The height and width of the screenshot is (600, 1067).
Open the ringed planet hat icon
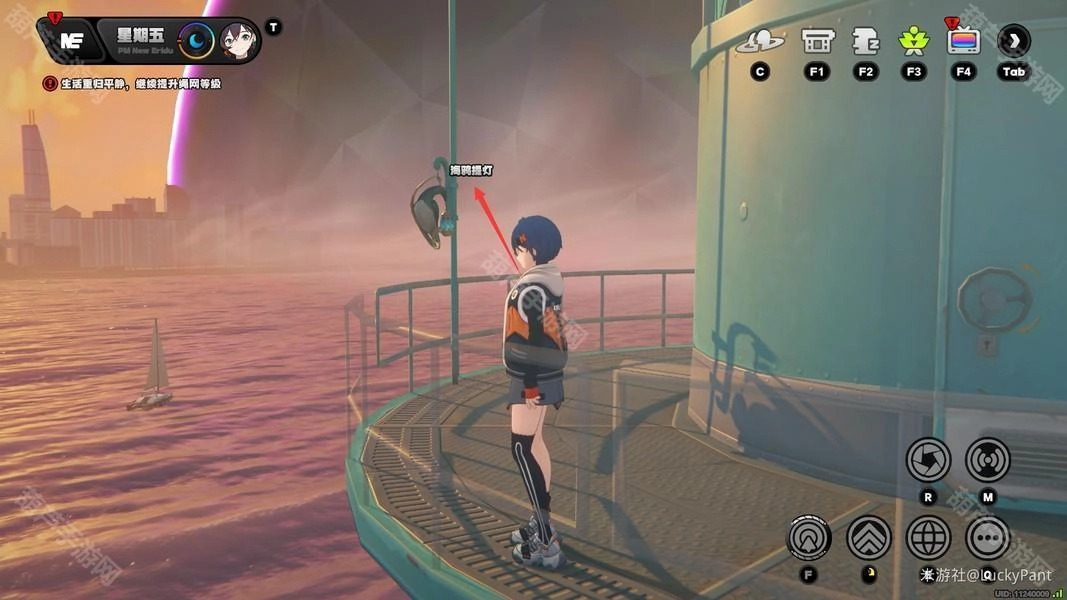click(x=760, y=42)
